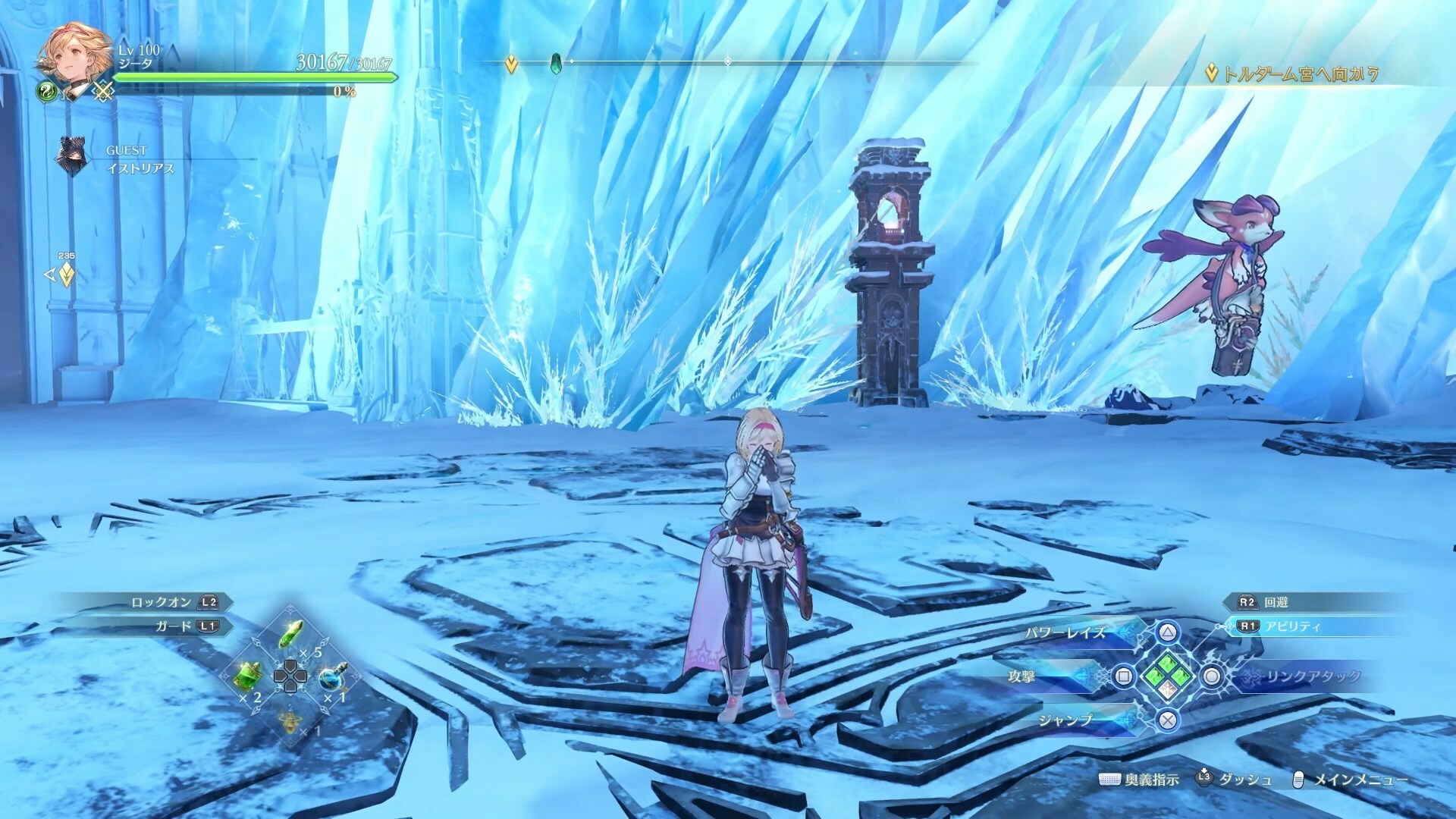The image size is (1456, 819).
Task: Activate the パワーレイズ action
Action: click(1168, 632)
